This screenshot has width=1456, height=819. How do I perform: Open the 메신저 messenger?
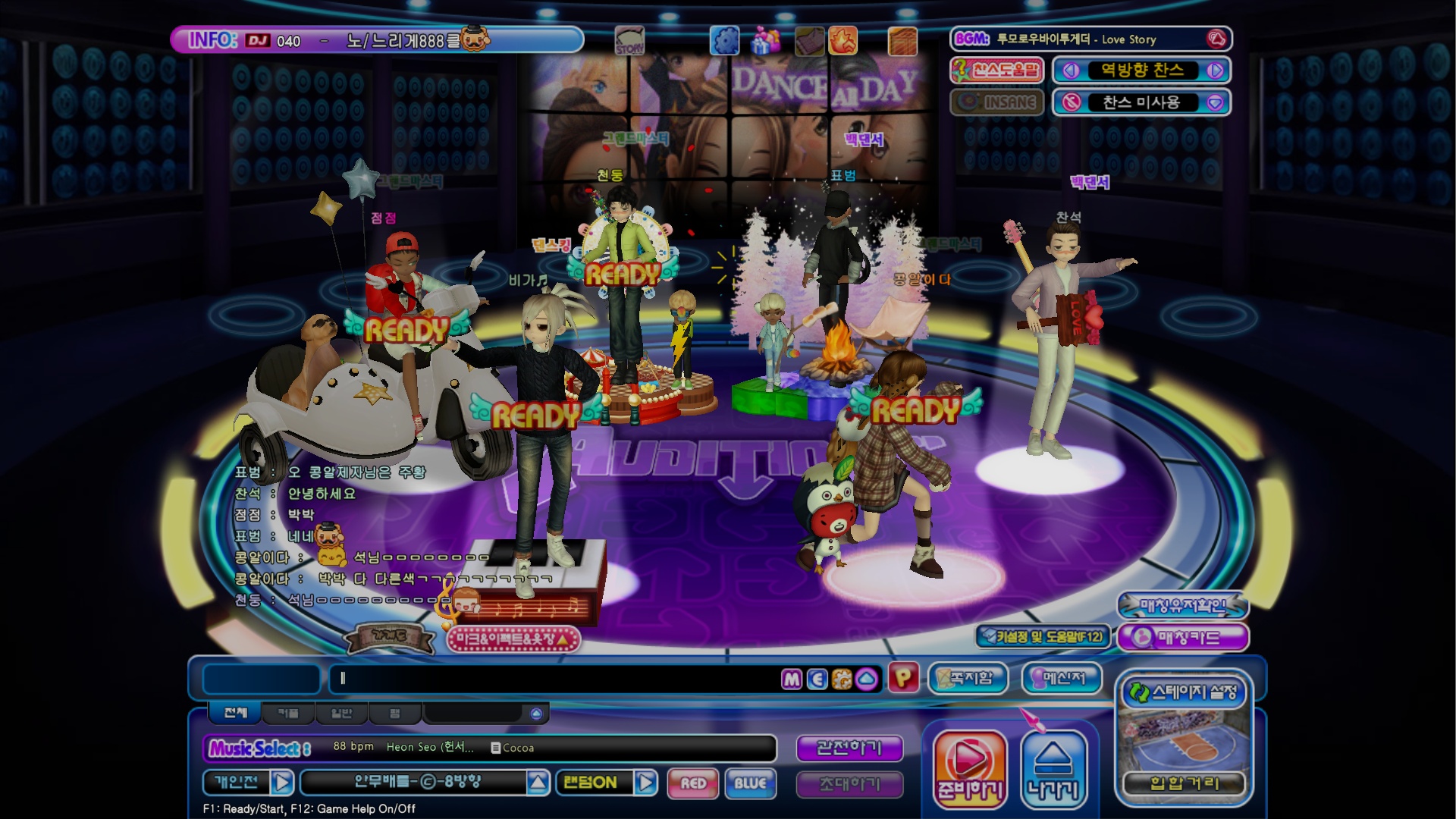click(x=1062, y=678)
